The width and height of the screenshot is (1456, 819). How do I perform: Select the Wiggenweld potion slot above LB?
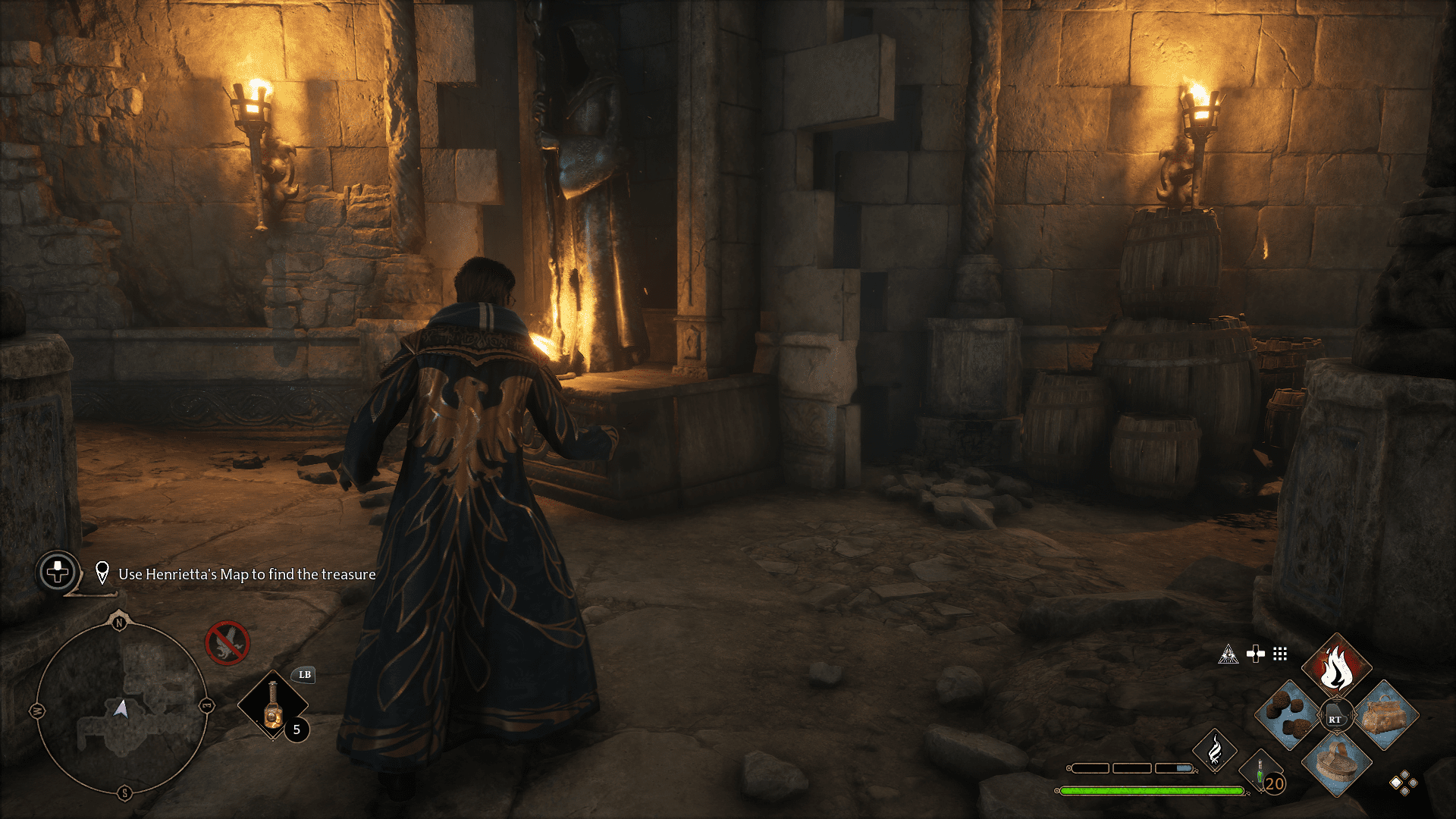click(x=273, y=704)
